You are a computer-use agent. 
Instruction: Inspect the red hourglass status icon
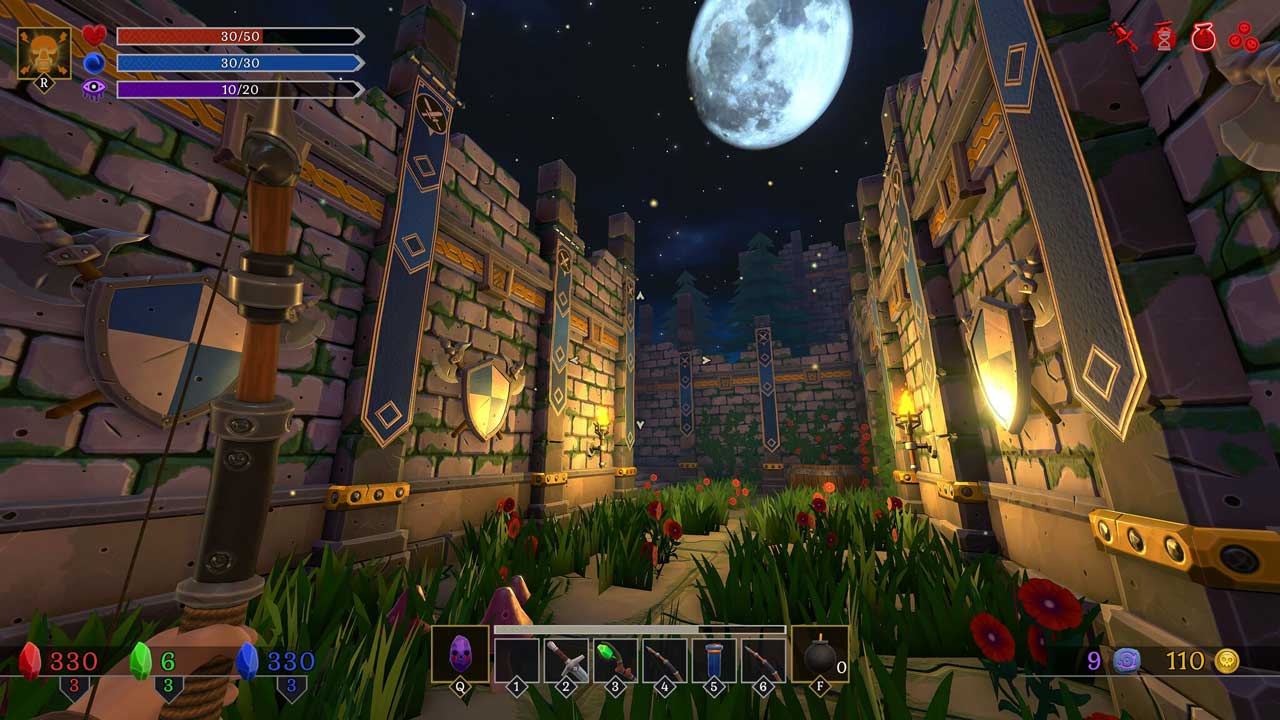(1163, 37)
